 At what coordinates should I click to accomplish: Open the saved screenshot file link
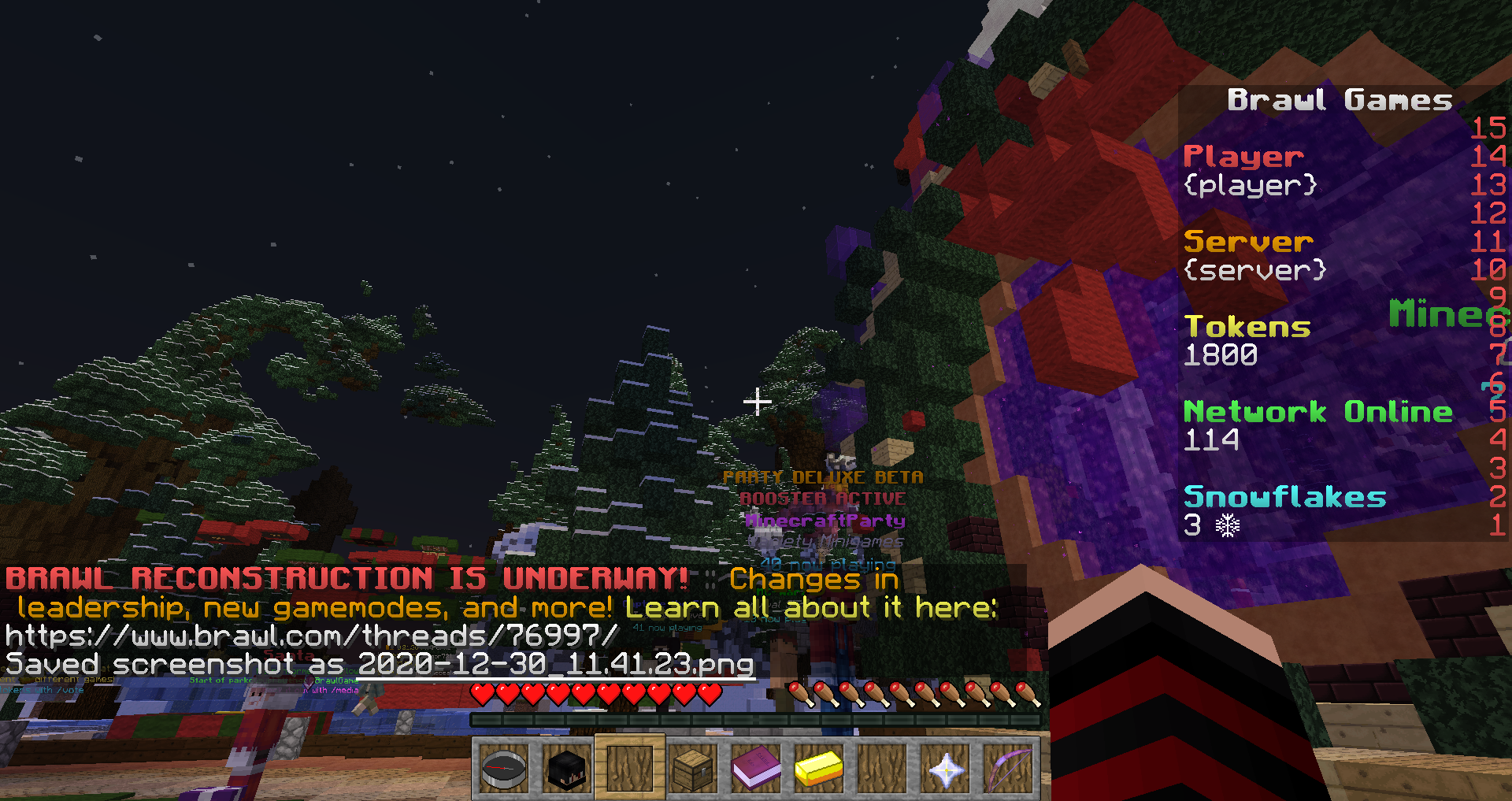coord(556,664)
